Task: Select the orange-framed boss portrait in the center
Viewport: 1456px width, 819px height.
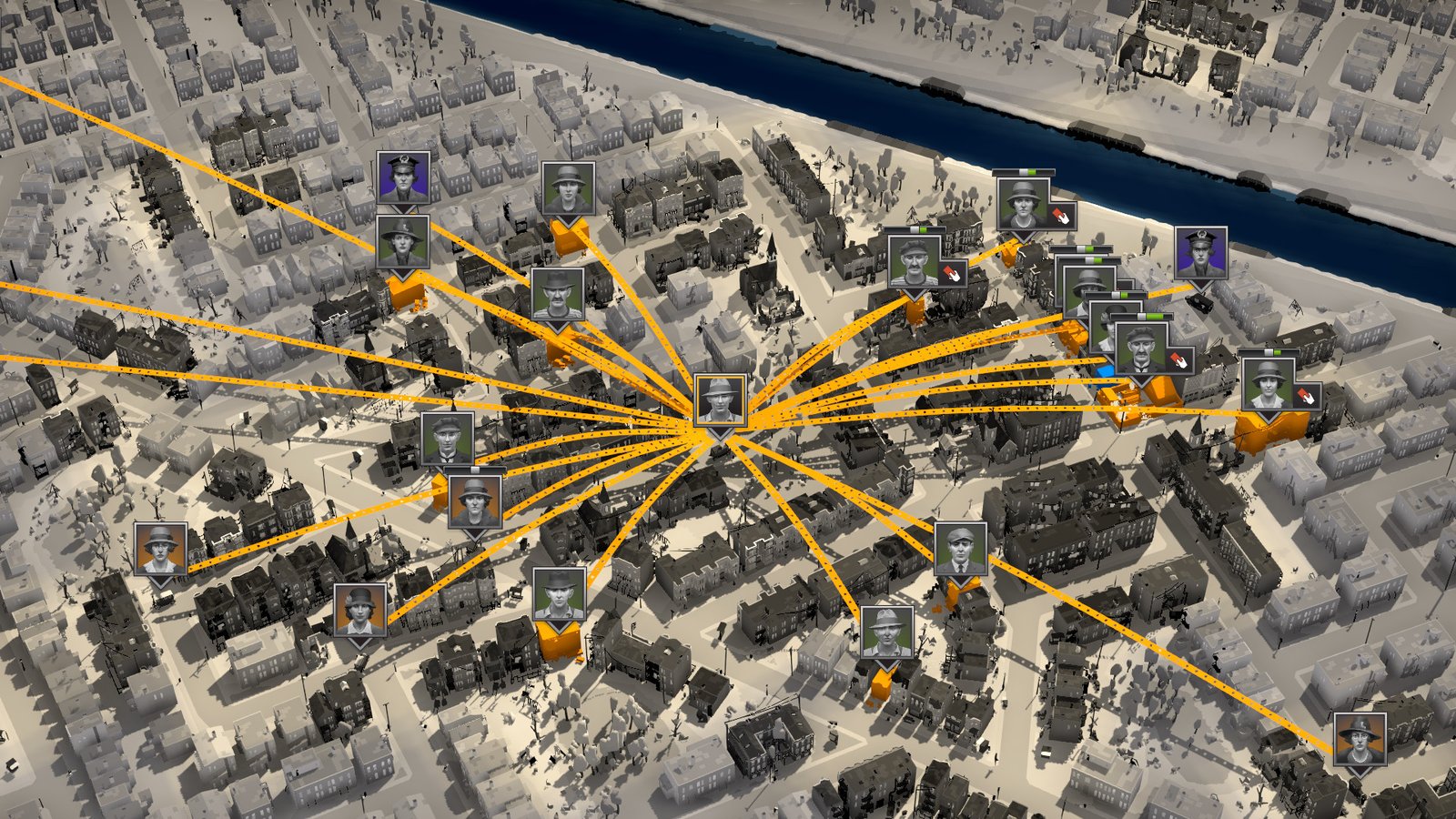Action: click(x=719, y=401)
